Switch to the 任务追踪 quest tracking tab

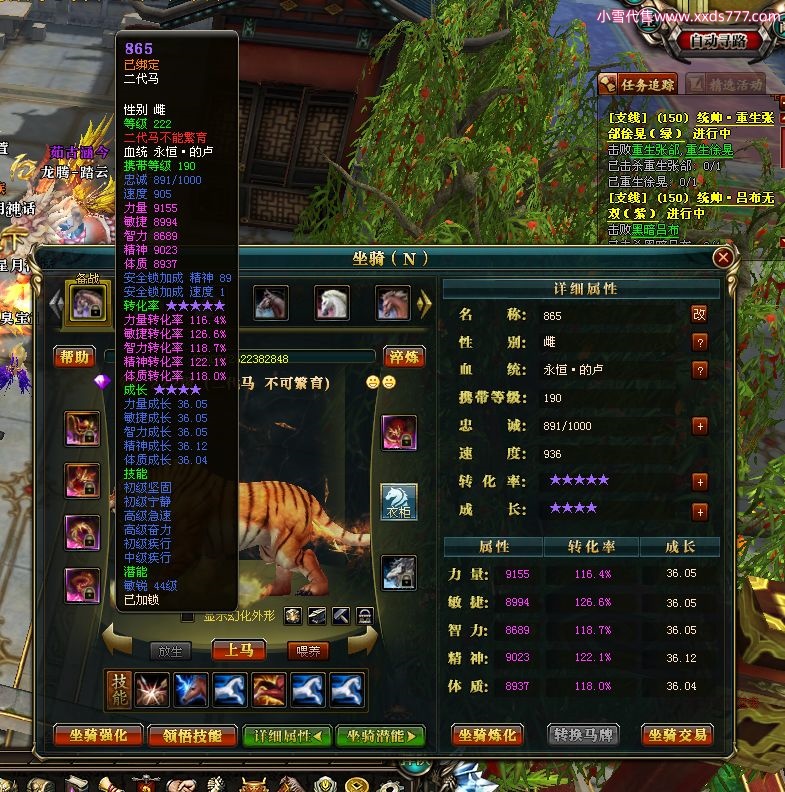640,85
